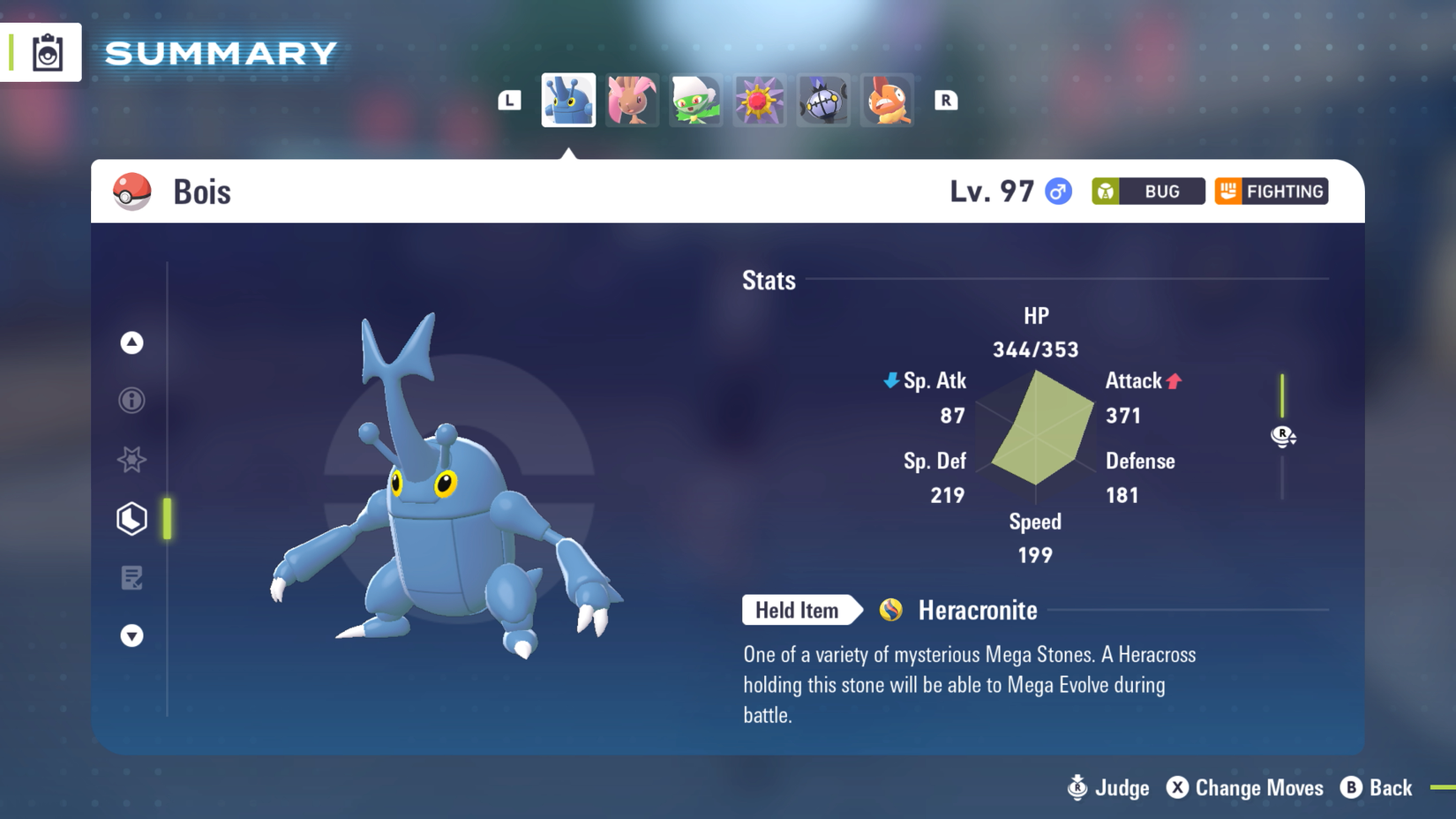Open the moves page icon
This screenshot has height=819, width=1456.
[131, 578]
